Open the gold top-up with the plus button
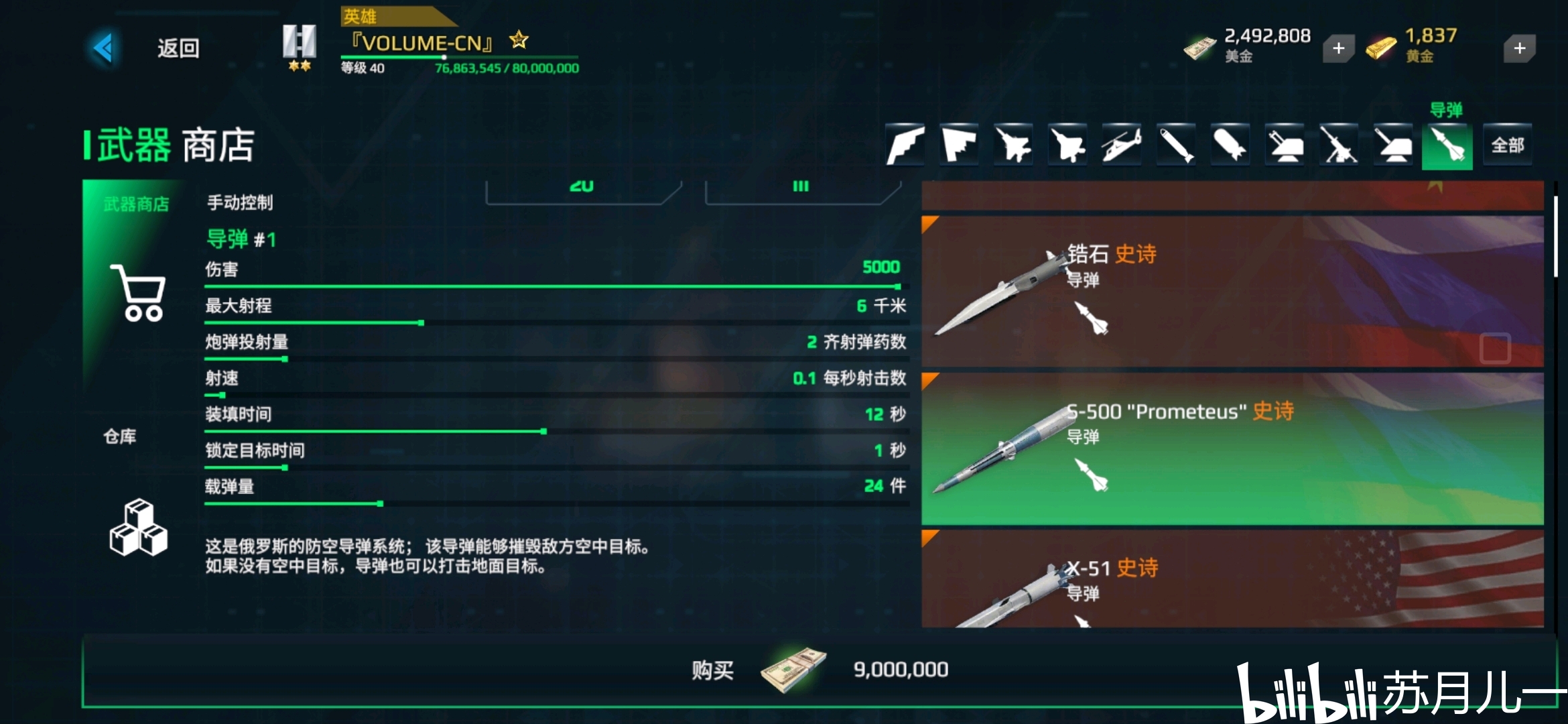Viewport: 1568px width, 724px height. (1520, 48)
